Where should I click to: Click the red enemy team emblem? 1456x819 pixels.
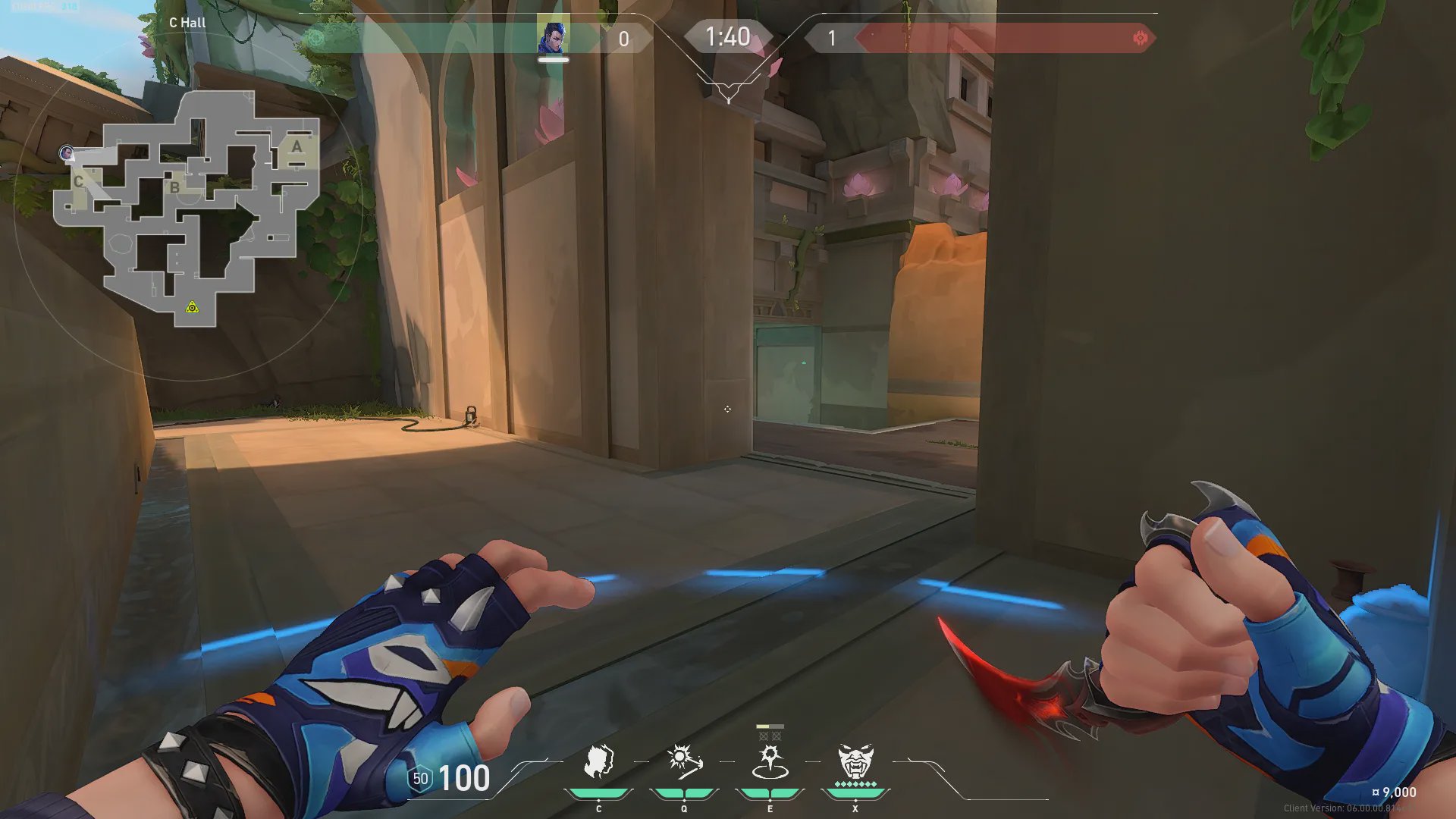(x=1140, y=38)
